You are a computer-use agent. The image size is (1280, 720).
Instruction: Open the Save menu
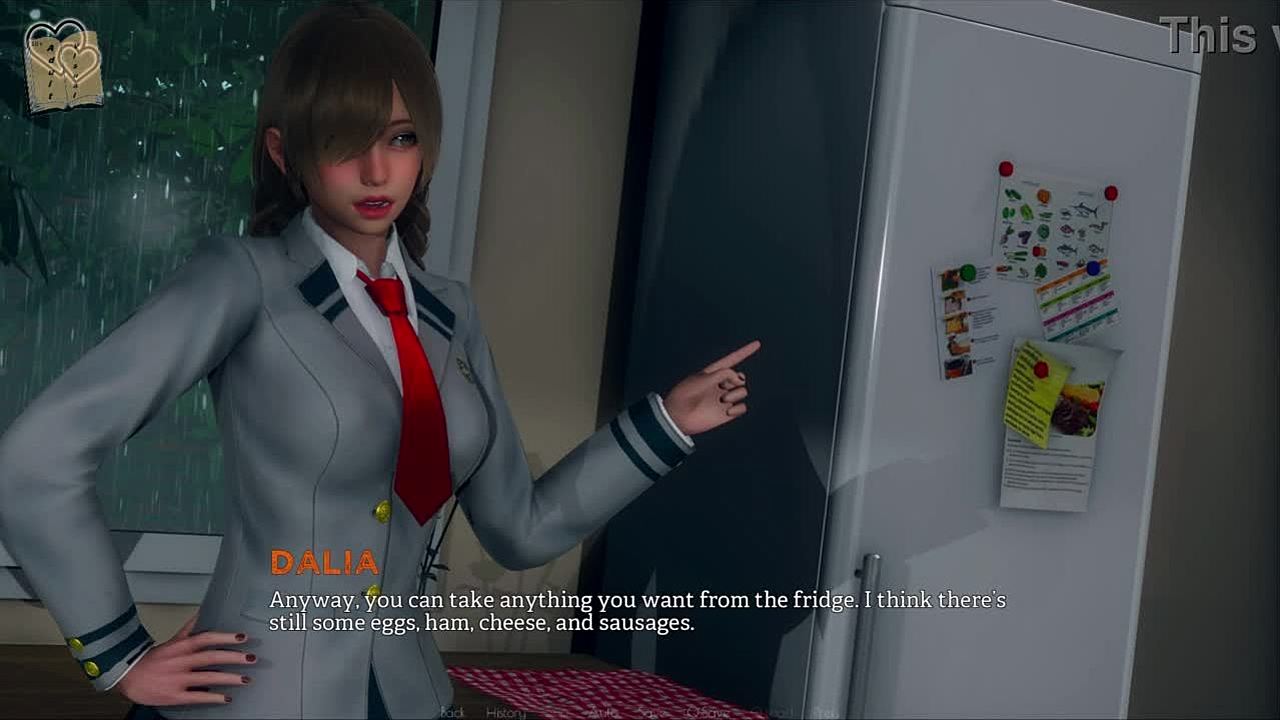pos(652,712)
